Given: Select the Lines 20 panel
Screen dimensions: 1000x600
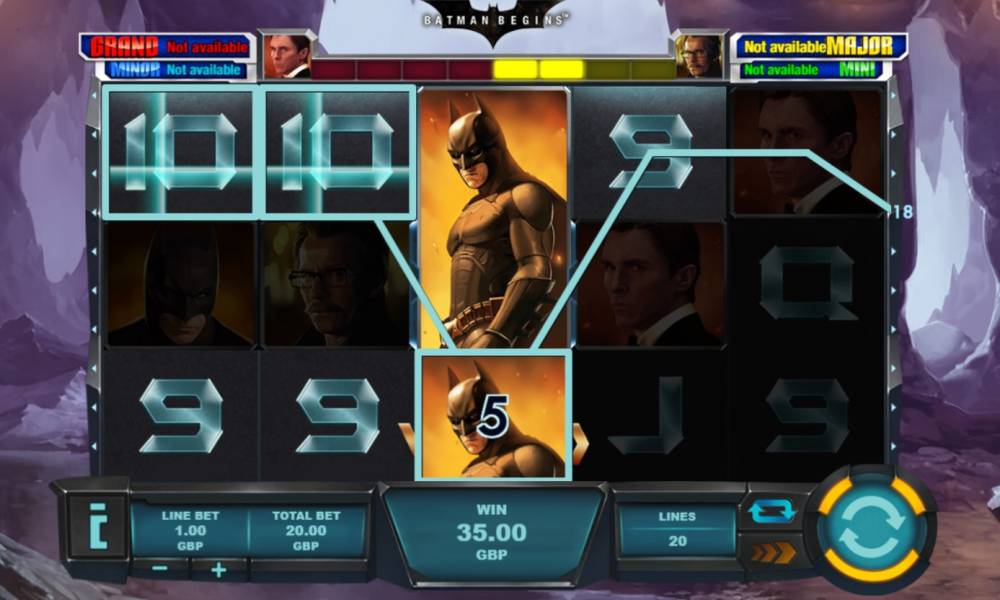Looking at the screenshot, I should [677, 529].
